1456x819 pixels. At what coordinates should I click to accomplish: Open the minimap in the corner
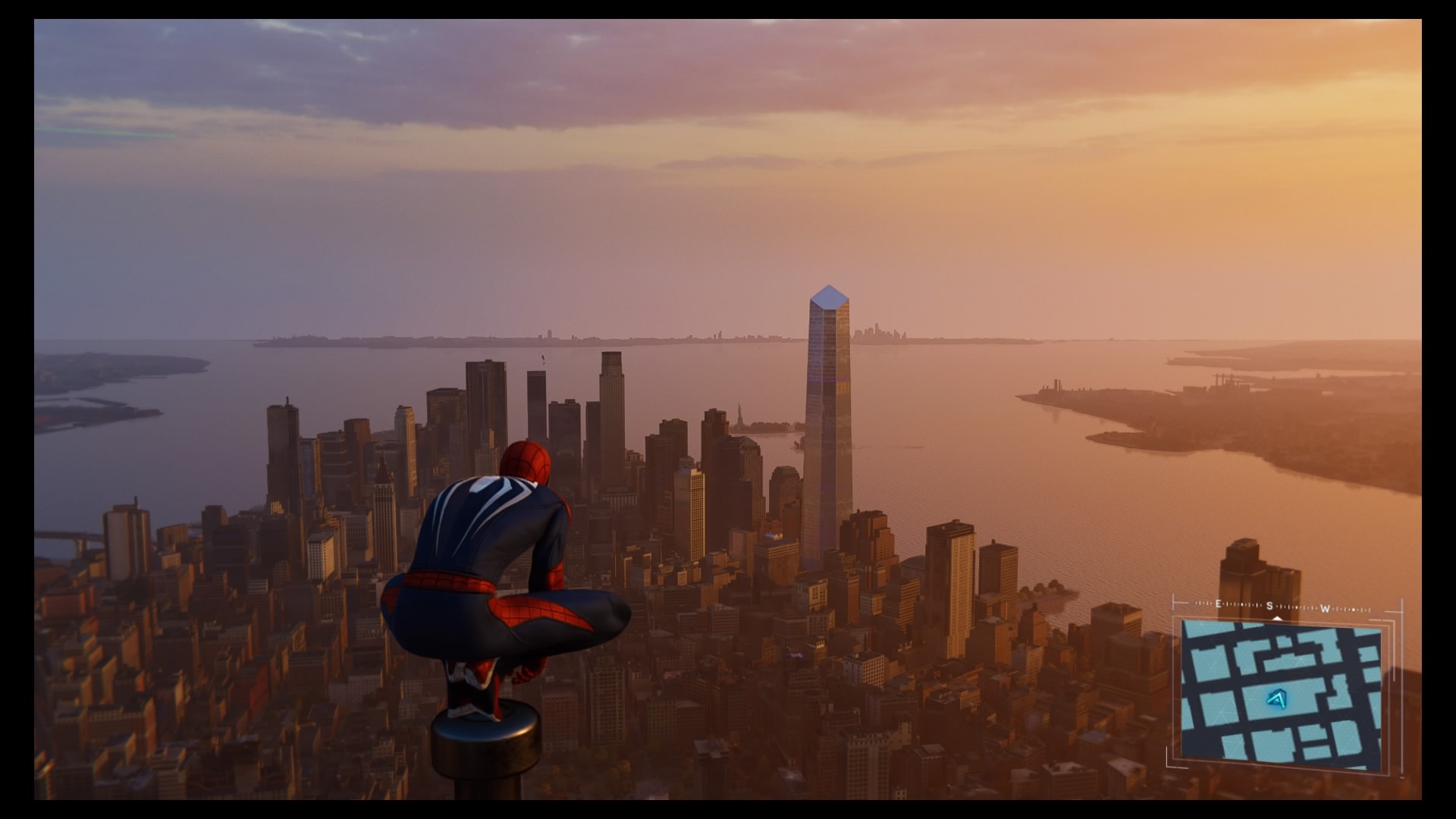[x=1281, y=690]
